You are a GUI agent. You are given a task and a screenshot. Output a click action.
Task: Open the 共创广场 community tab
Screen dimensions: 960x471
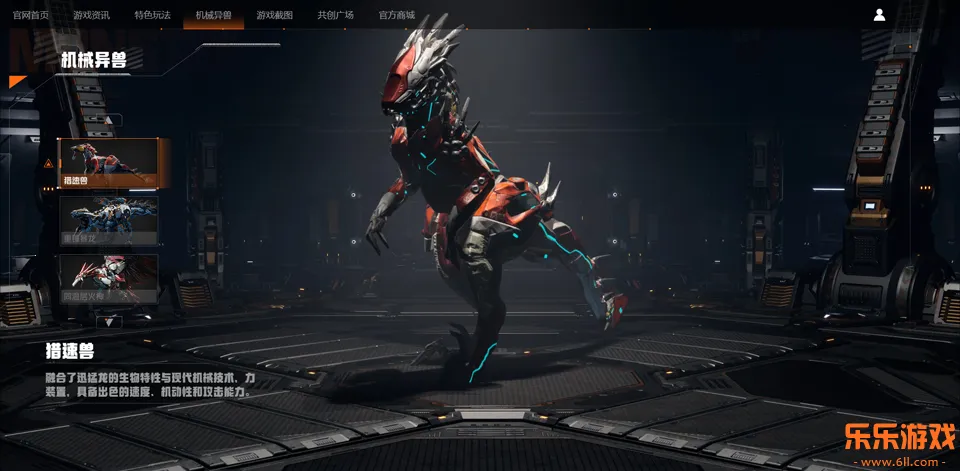[x=336, y=15]
